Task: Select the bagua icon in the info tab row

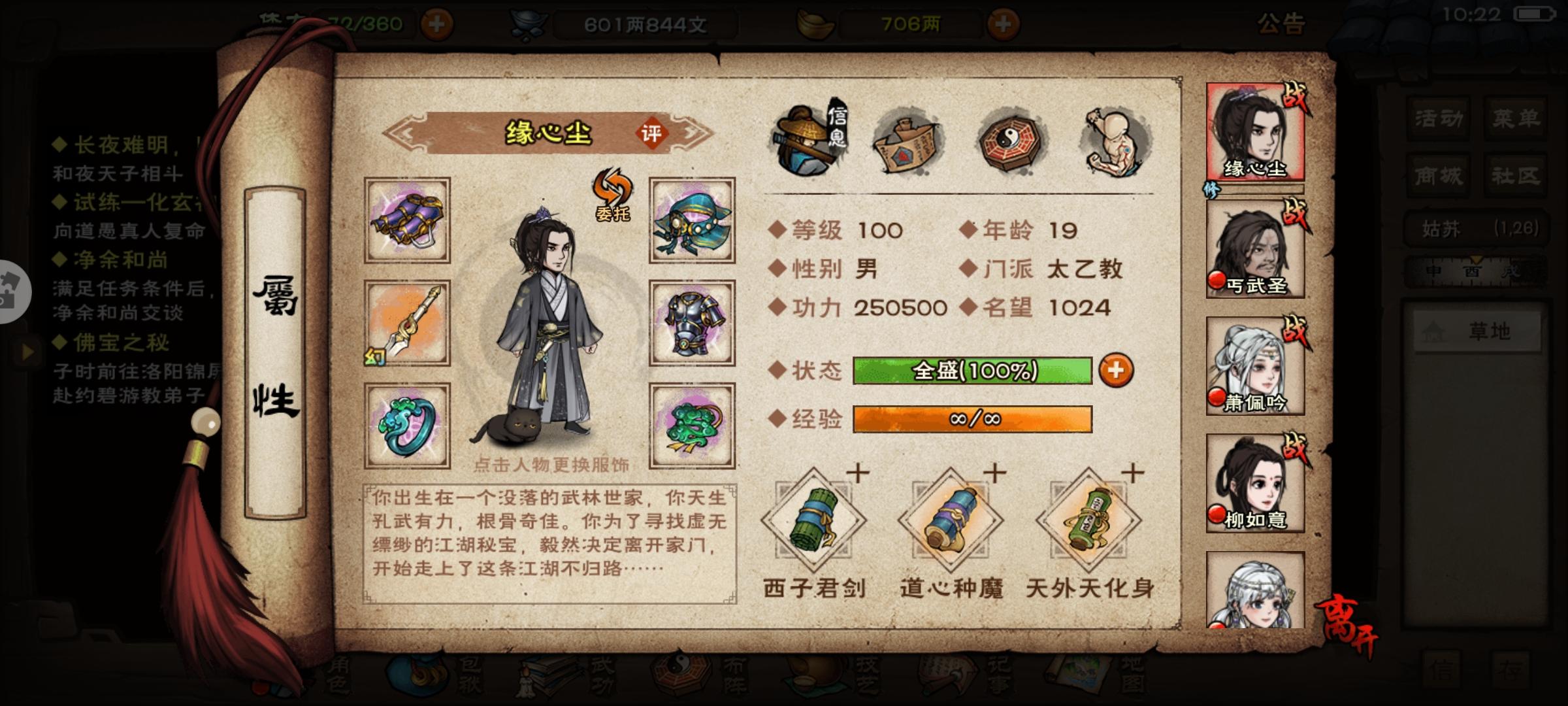Action: 1009,141
